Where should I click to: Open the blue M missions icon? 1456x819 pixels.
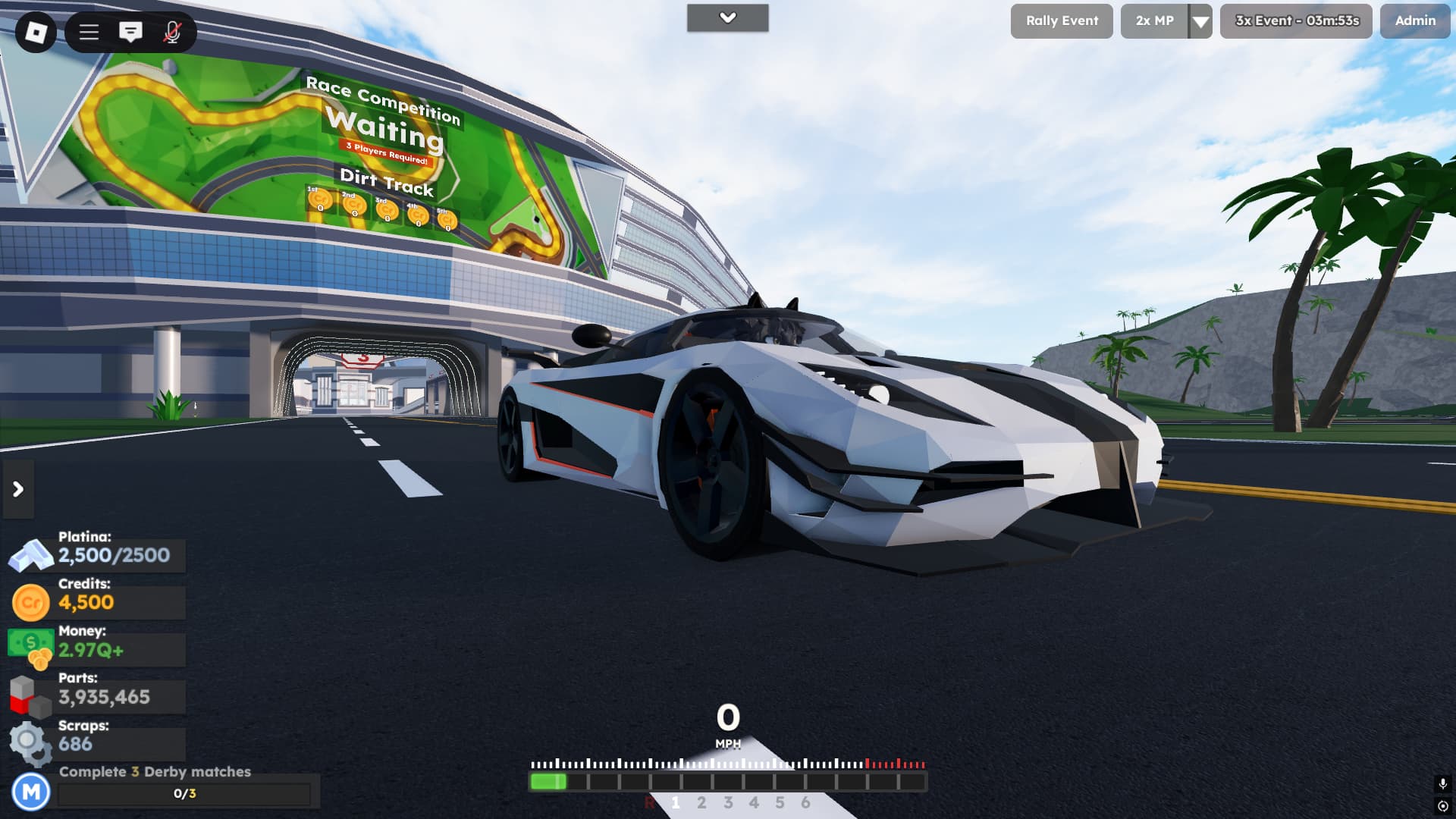[31, 792]
